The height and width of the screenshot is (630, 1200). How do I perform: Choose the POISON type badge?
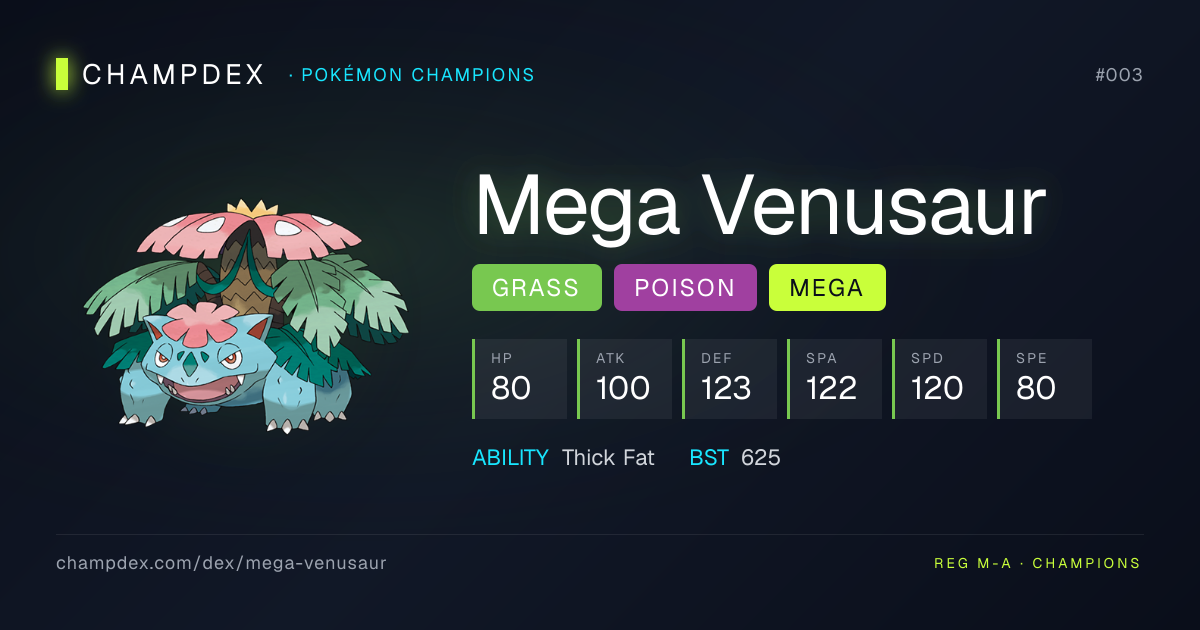coord(685,288)
